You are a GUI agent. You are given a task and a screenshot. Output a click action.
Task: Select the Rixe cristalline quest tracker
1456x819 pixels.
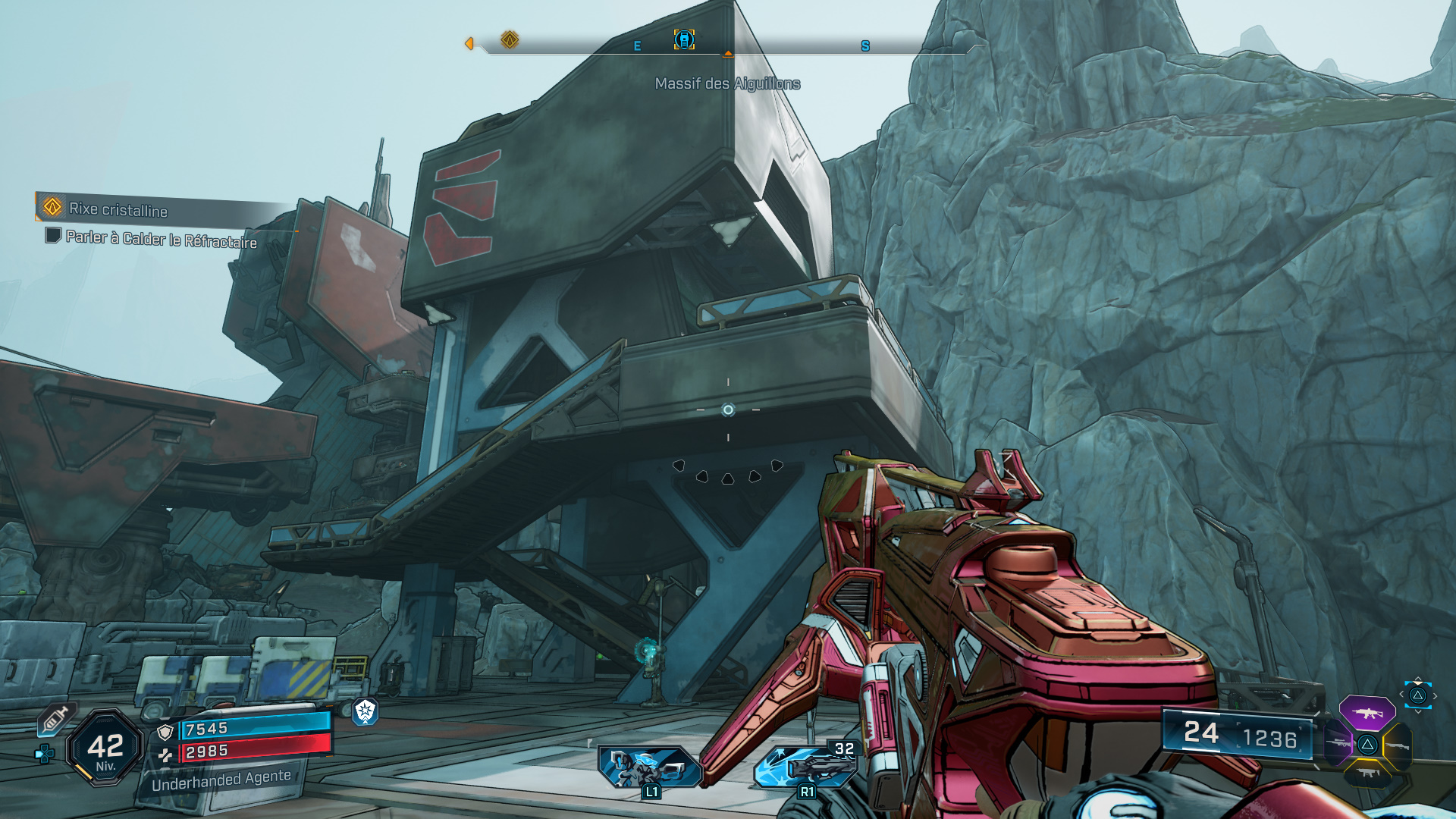pyautogui.click(x=118, y=209)
